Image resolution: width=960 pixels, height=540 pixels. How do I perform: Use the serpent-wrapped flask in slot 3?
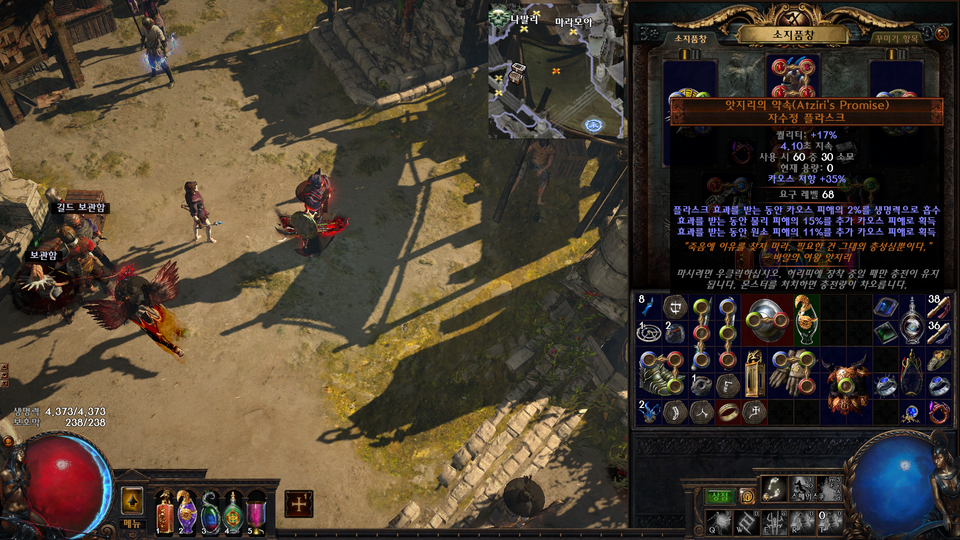pyautogui.click(x=210, y=510)
